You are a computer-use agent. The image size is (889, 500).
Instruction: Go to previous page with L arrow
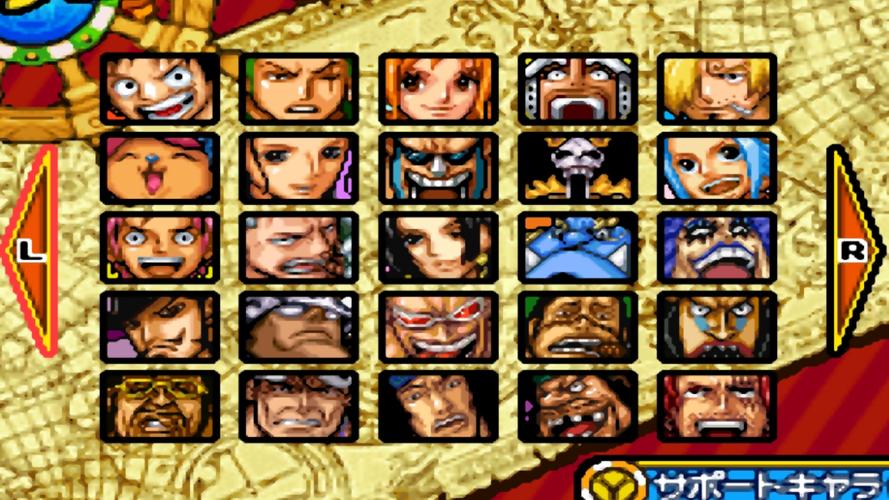click(x=30, y=250)
